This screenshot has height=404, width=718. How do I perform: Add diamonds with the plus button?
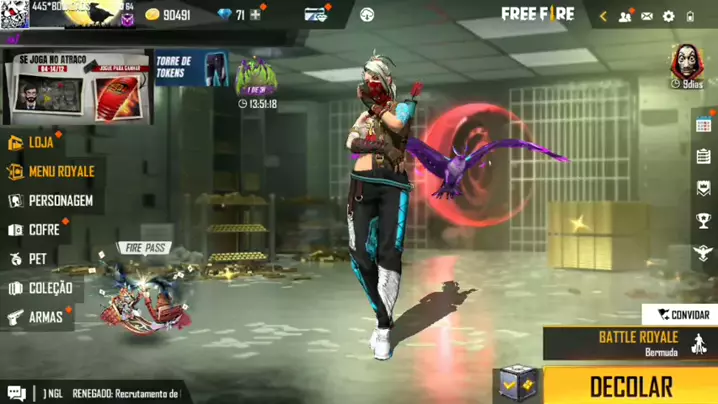point(256,15)
